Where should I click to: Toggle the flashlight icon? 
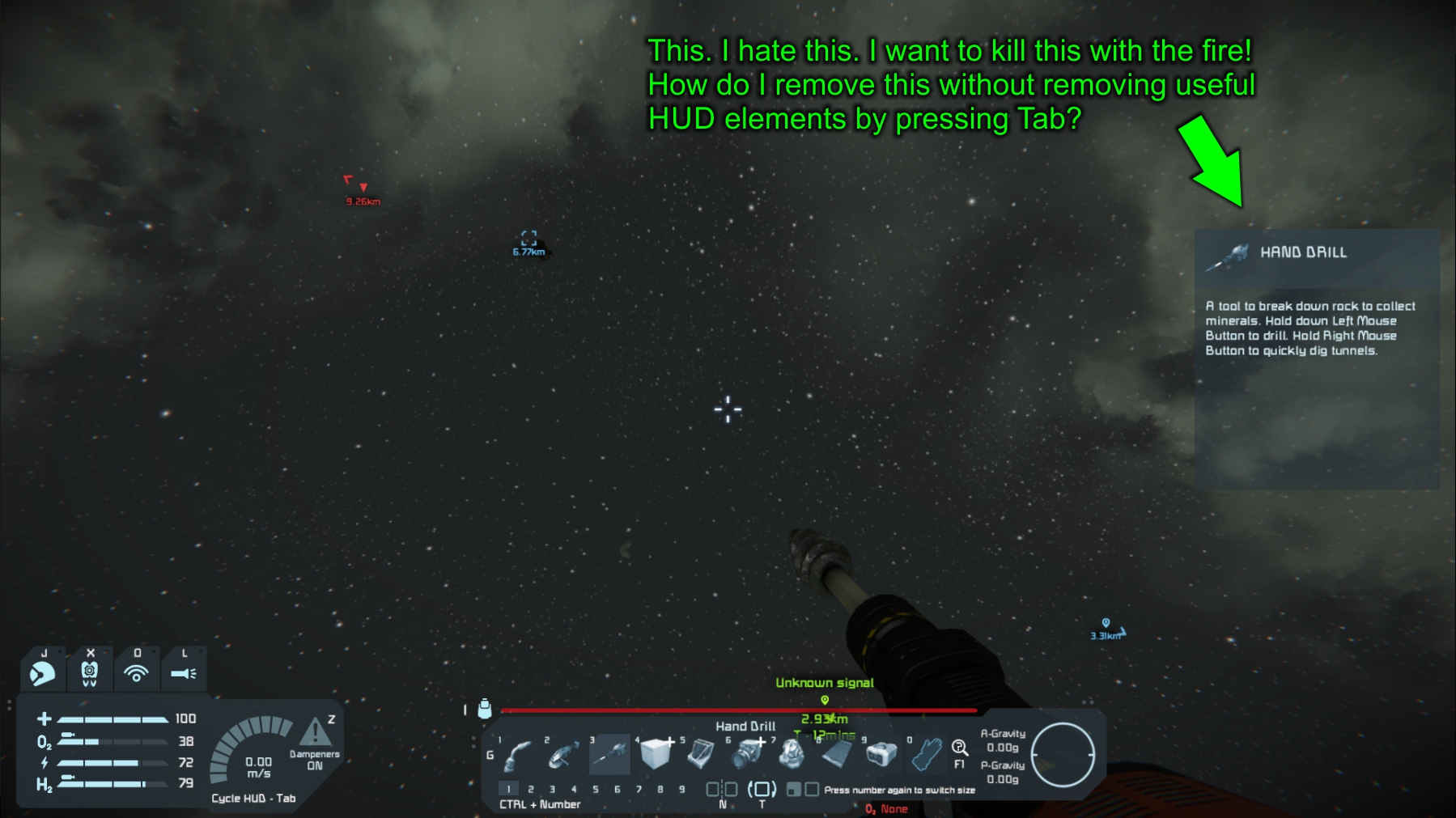(184, 673)
